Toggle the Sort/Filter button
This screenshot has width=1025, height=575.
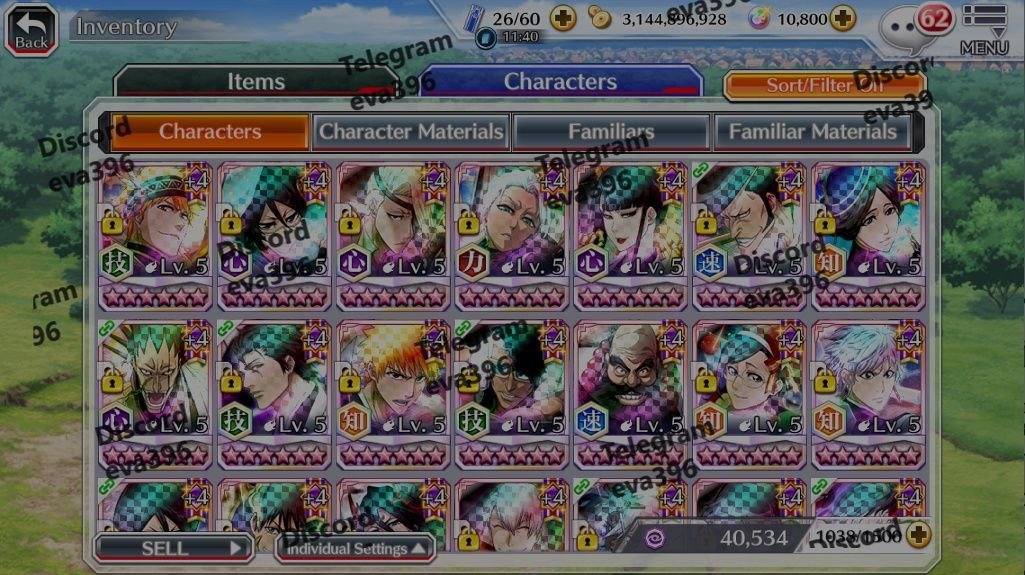824,86
